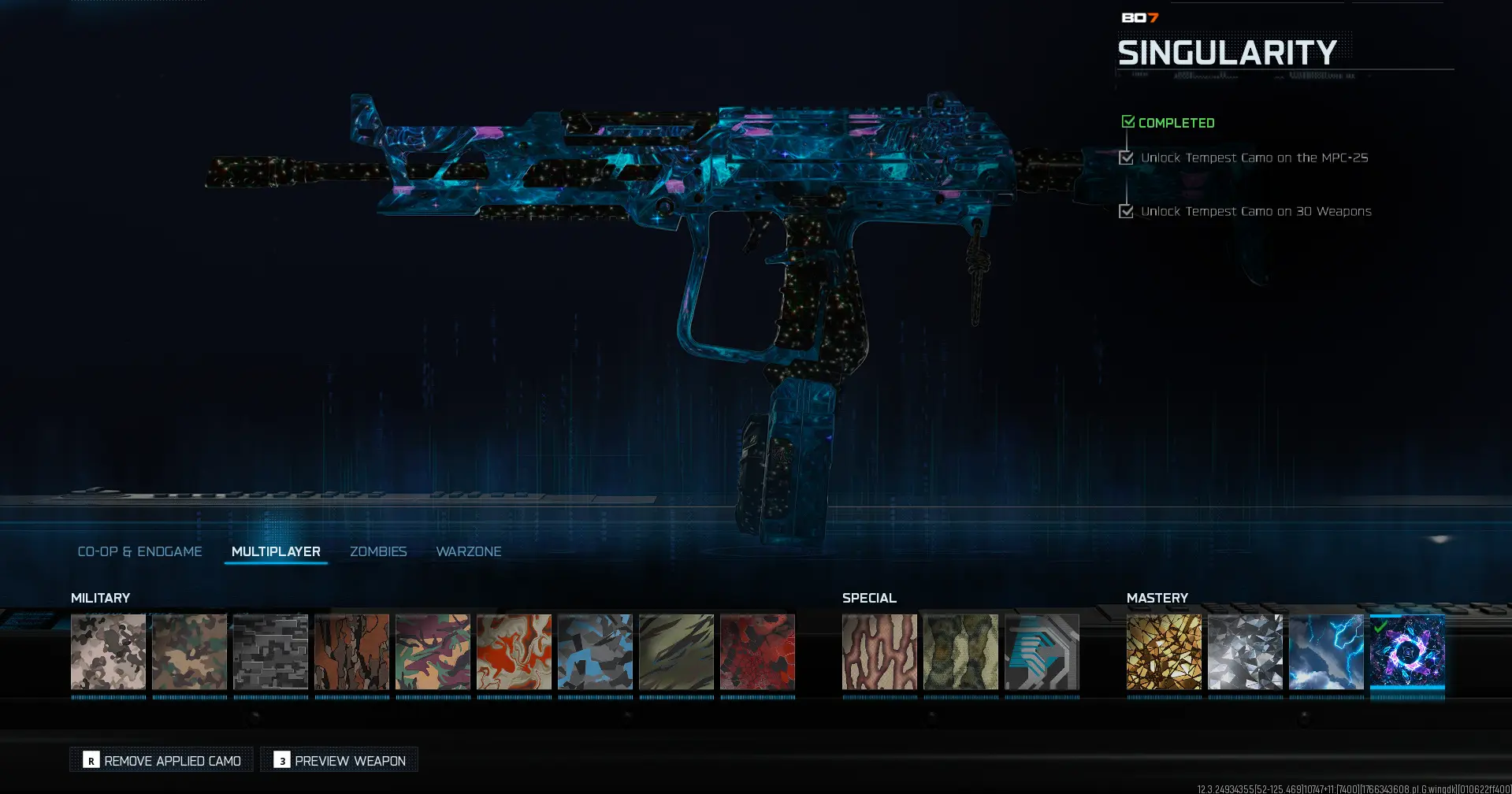The height and width of the screenshot is (794, 1512).
Task: Click REMOVE APPLIED CAMO
Action: click(x=161, y=759)
